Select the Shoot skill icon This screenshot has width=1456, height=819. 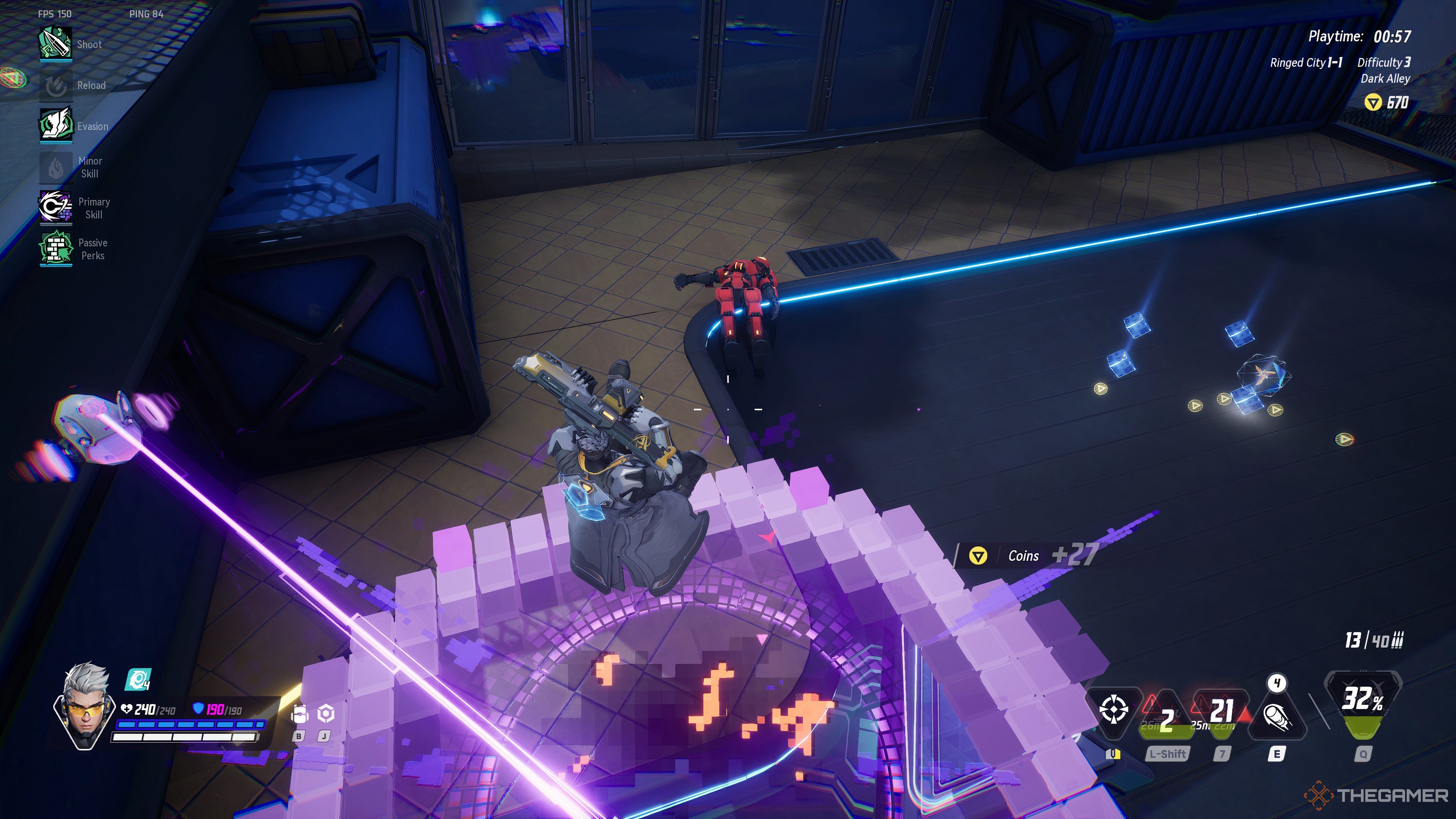pos(55,44)
